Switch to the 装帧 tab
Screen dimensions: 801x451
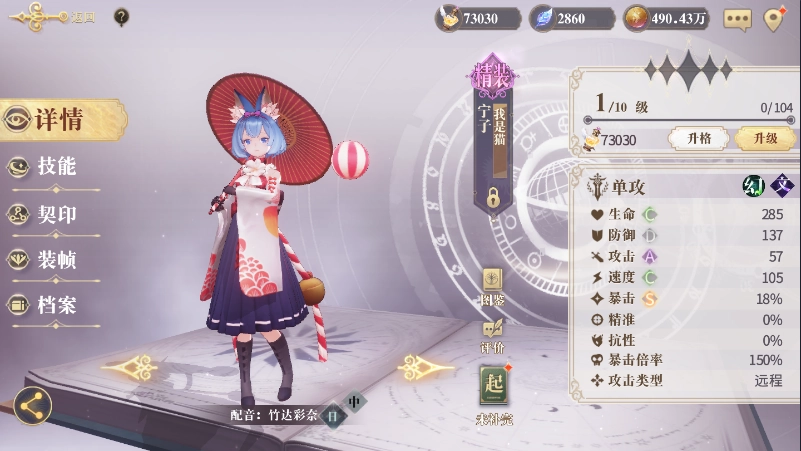(55, 260)
